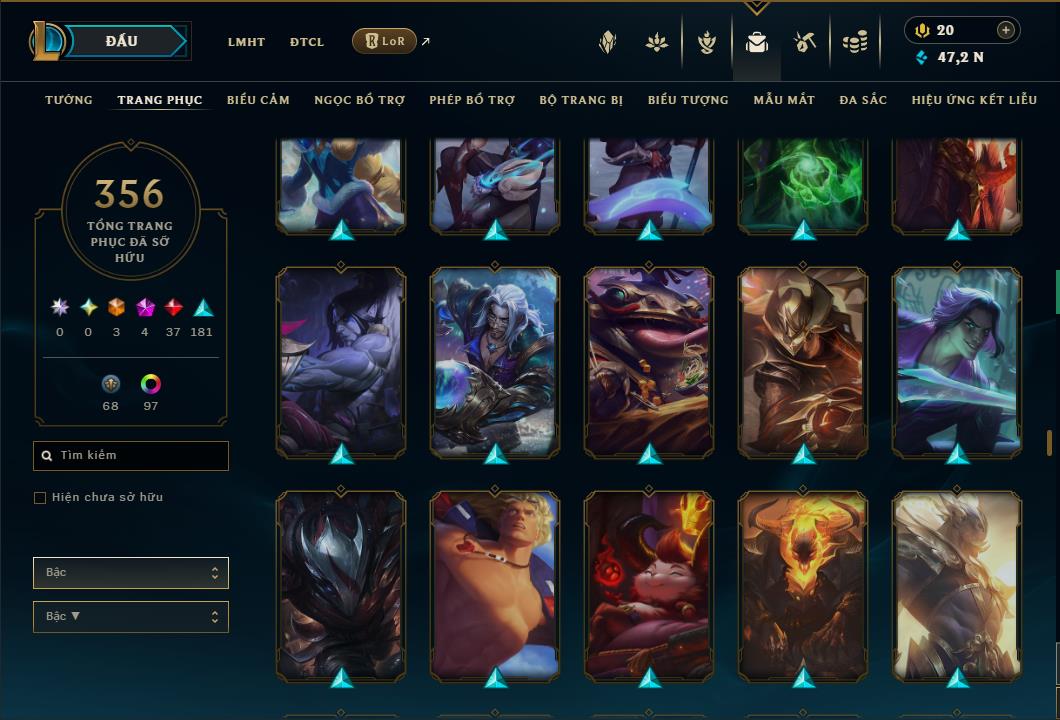Viewport: 1060px width, 720px height.
Task: Click the Tìm kiếm search field
Action: [131, 456]
